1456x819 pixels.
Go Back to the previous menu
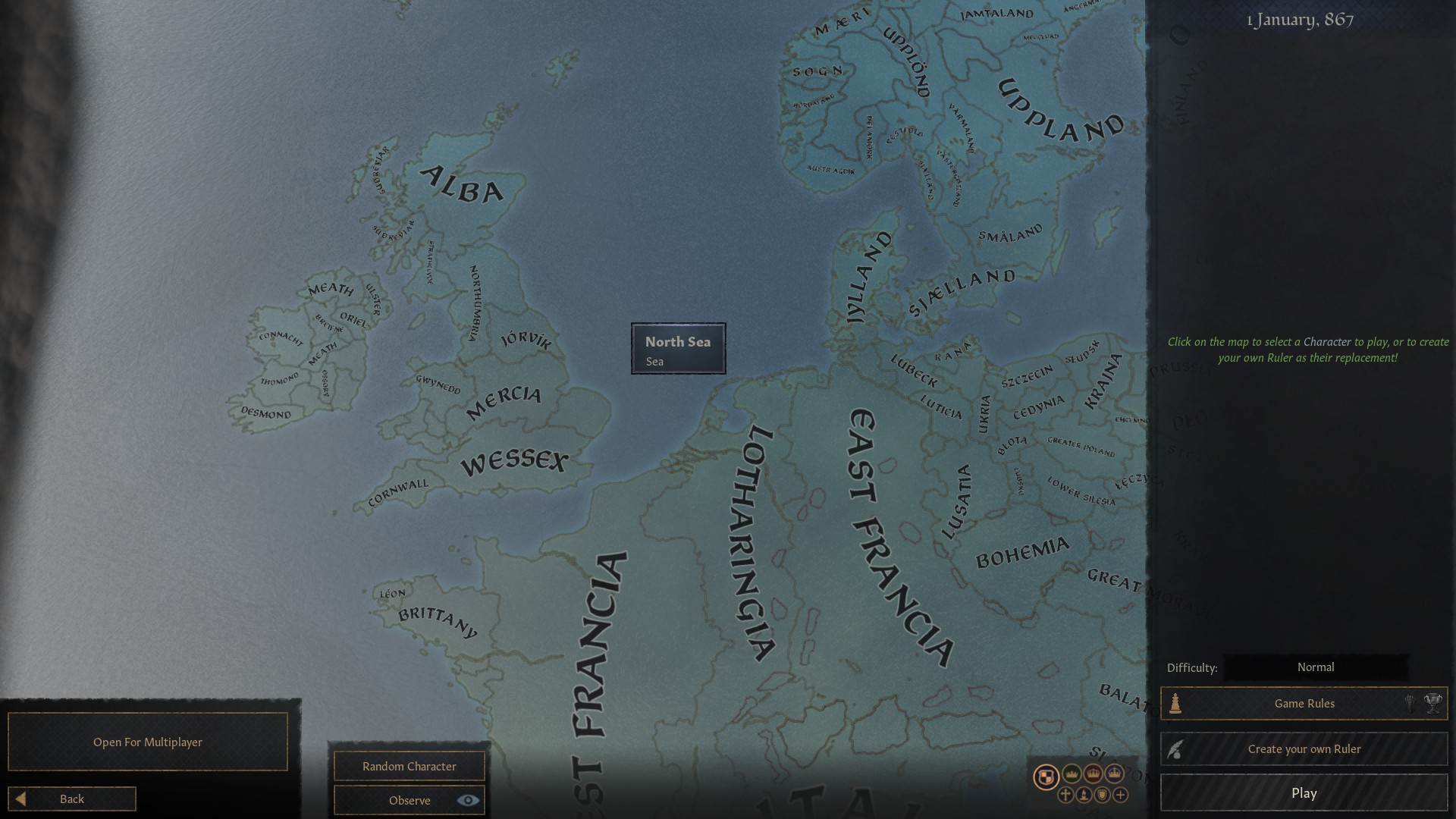[72, 799]
